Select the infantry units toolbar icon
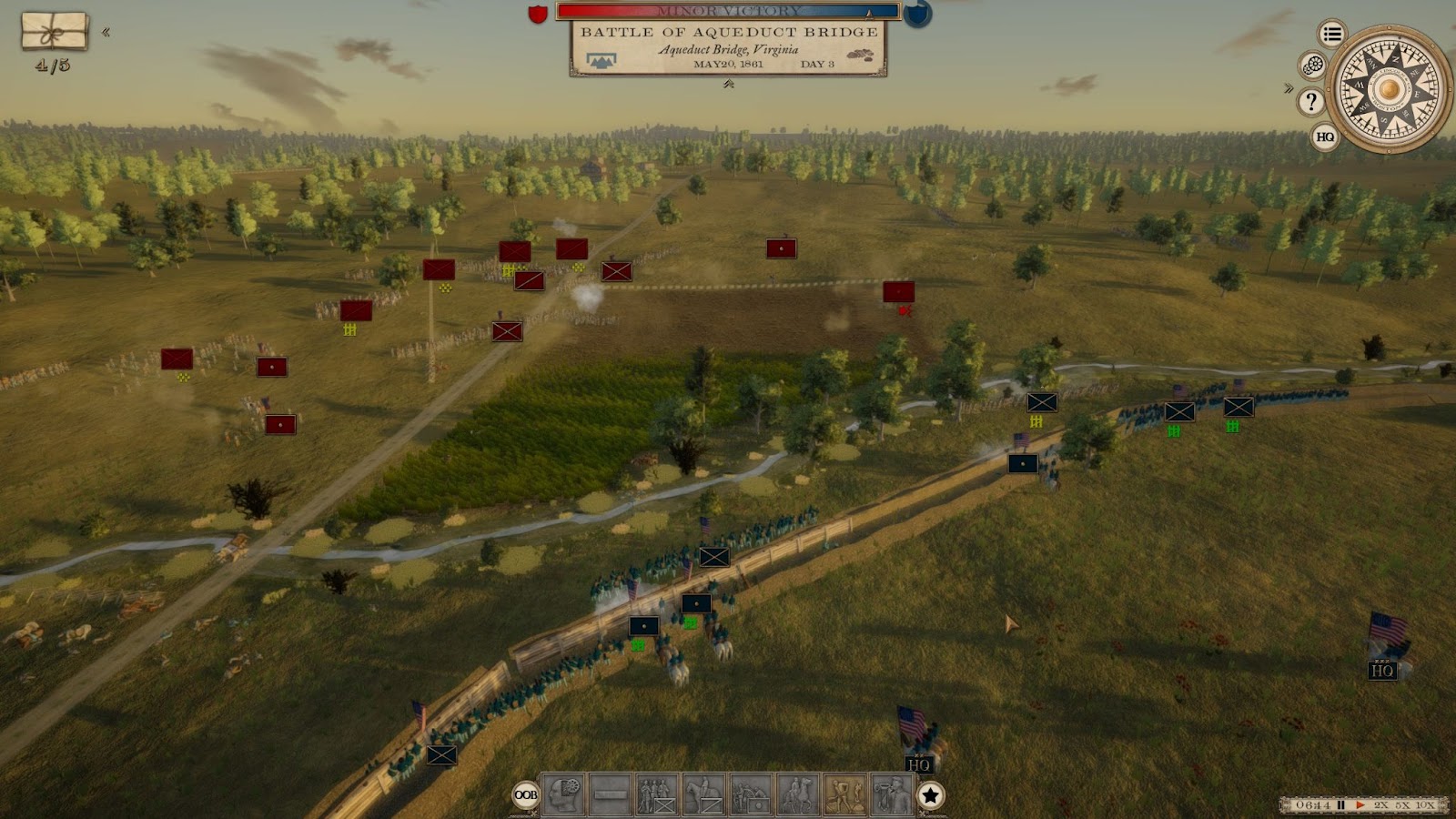Viewport: 1456px width, 819px height. (x=656, y=794)
